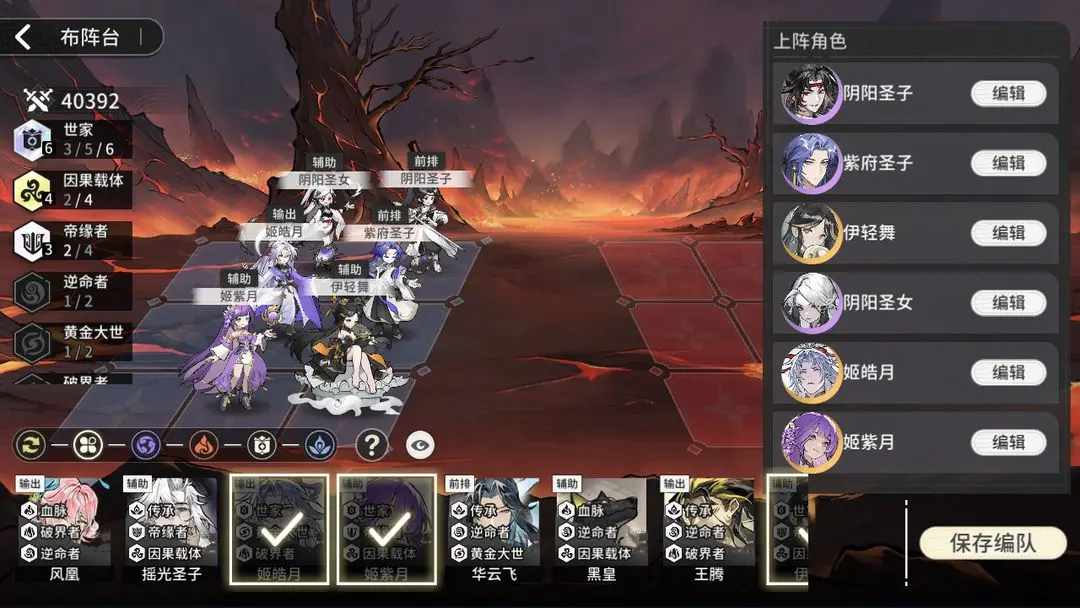The height and width of the screenshot is (608, 1080).
Task: Edit the 阴阳圣子 lineup entry
Action: (x=1008, y=94)
